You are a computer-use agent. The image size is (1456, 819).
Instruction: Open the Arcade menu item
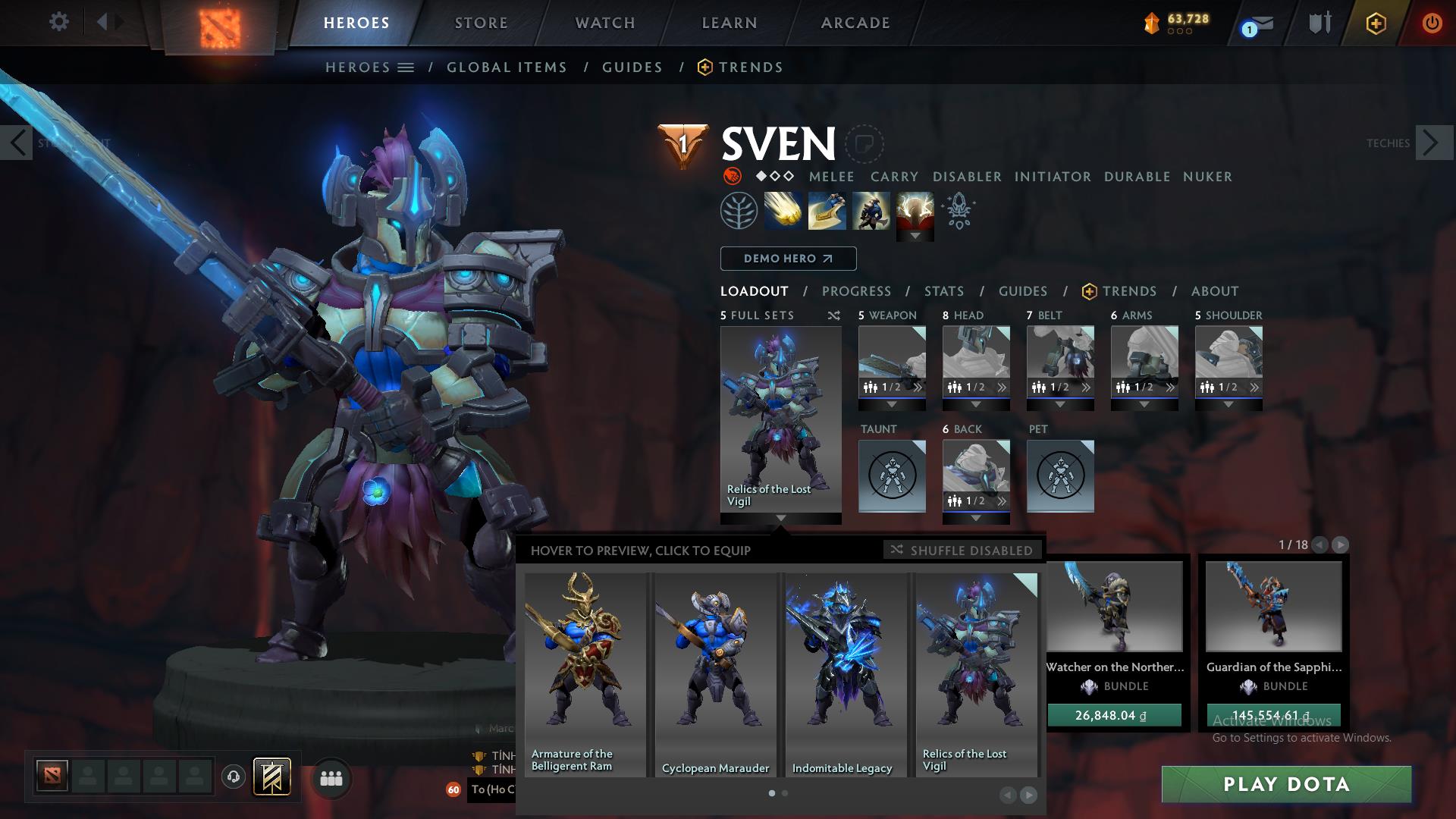tap(855, 23)
